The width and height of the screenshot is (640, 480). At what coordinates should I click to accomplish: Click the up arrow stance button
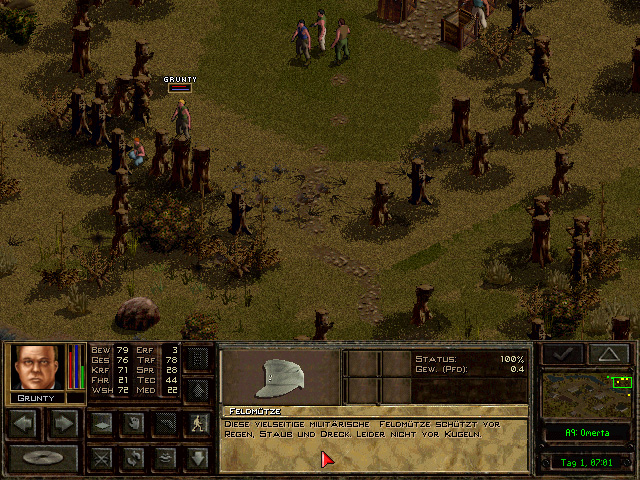(x=198, y=390)
